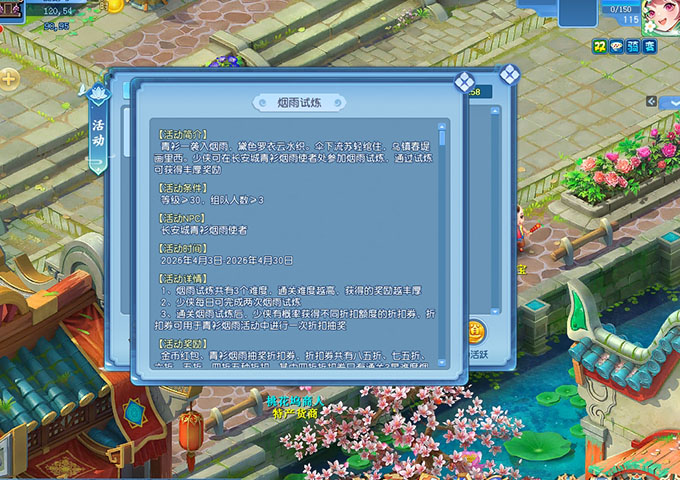Click the round plus button on left edge
The image size is (680, 480).
[x=9, y=77]
